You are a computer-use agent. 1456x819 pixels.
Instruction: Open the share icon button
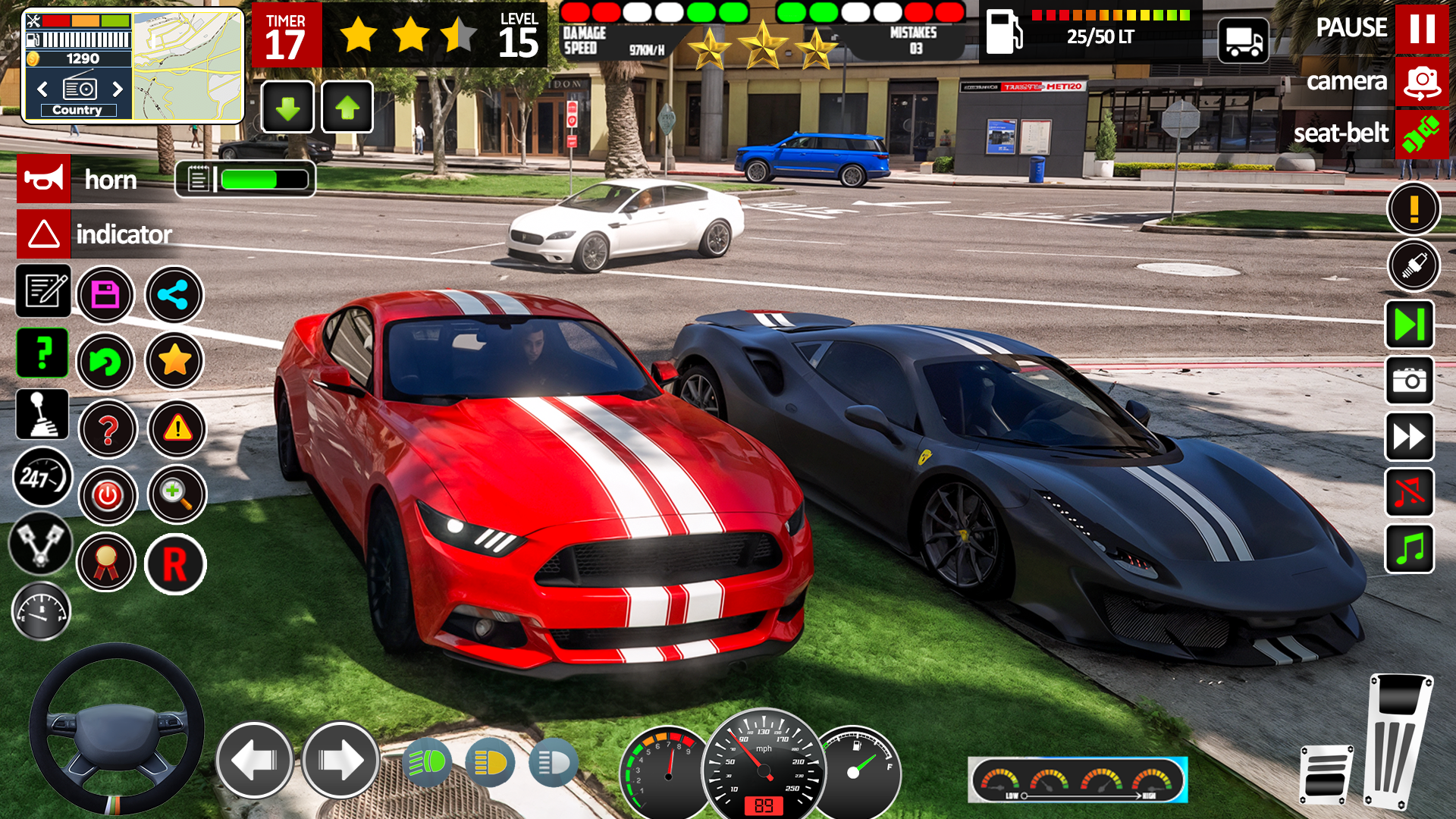pyautogui.click(x=174, y=294)
